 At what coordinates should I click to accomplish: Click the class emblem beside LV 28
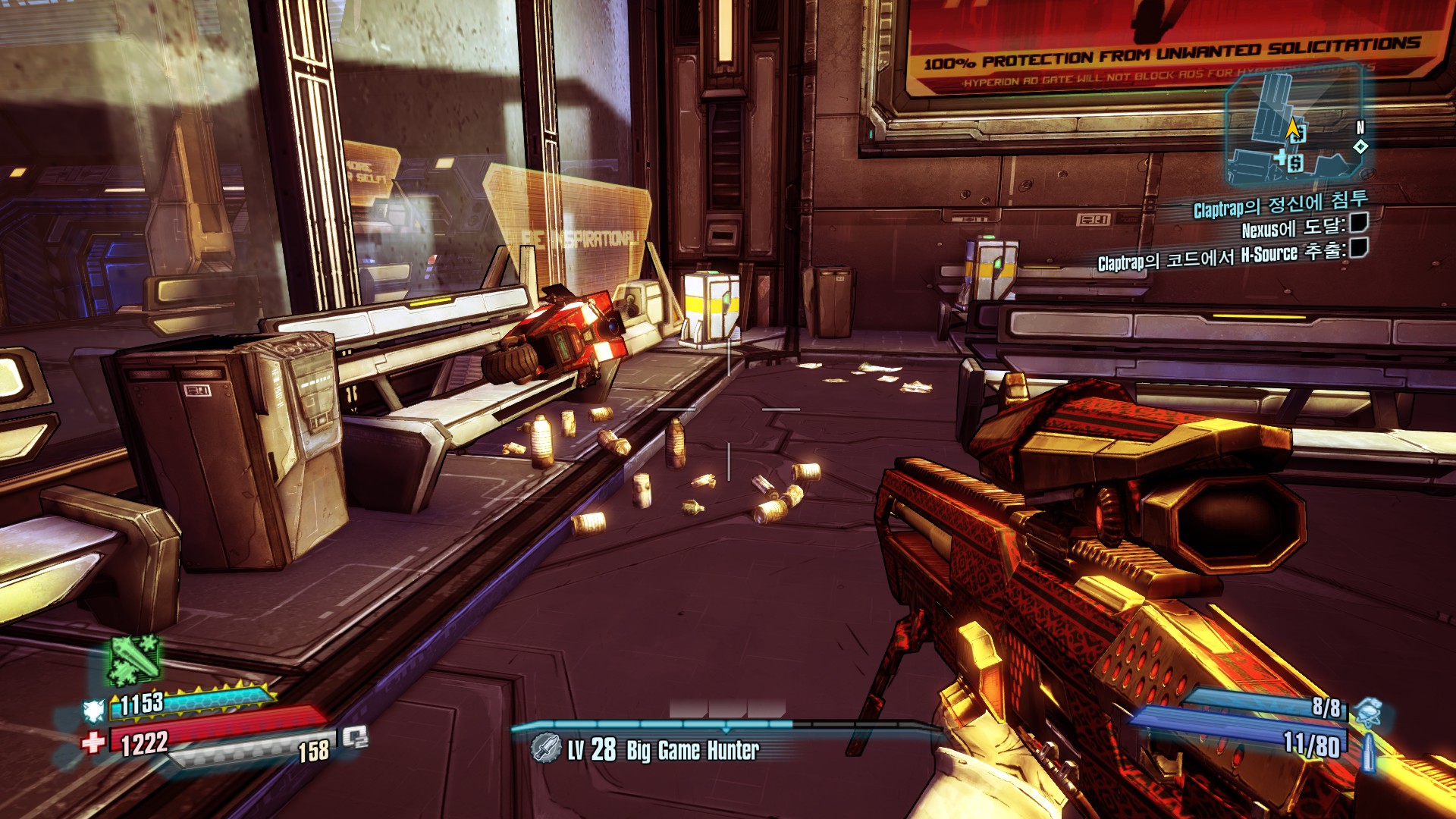point(545,748)
